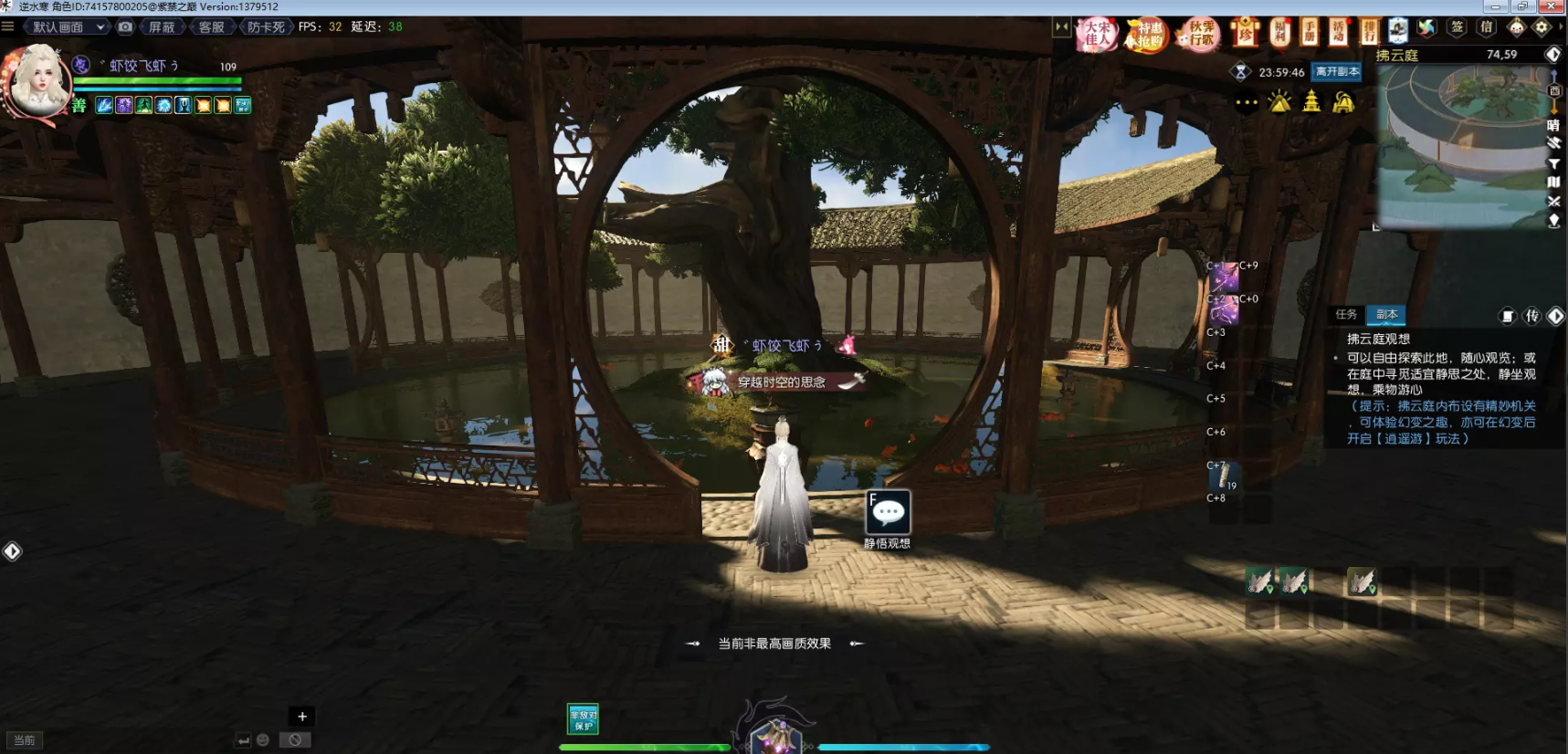This screenshot has width=1568, height=754.
Task: Leave the dungeon via 离开副本
Action: tap(1337, 72)
